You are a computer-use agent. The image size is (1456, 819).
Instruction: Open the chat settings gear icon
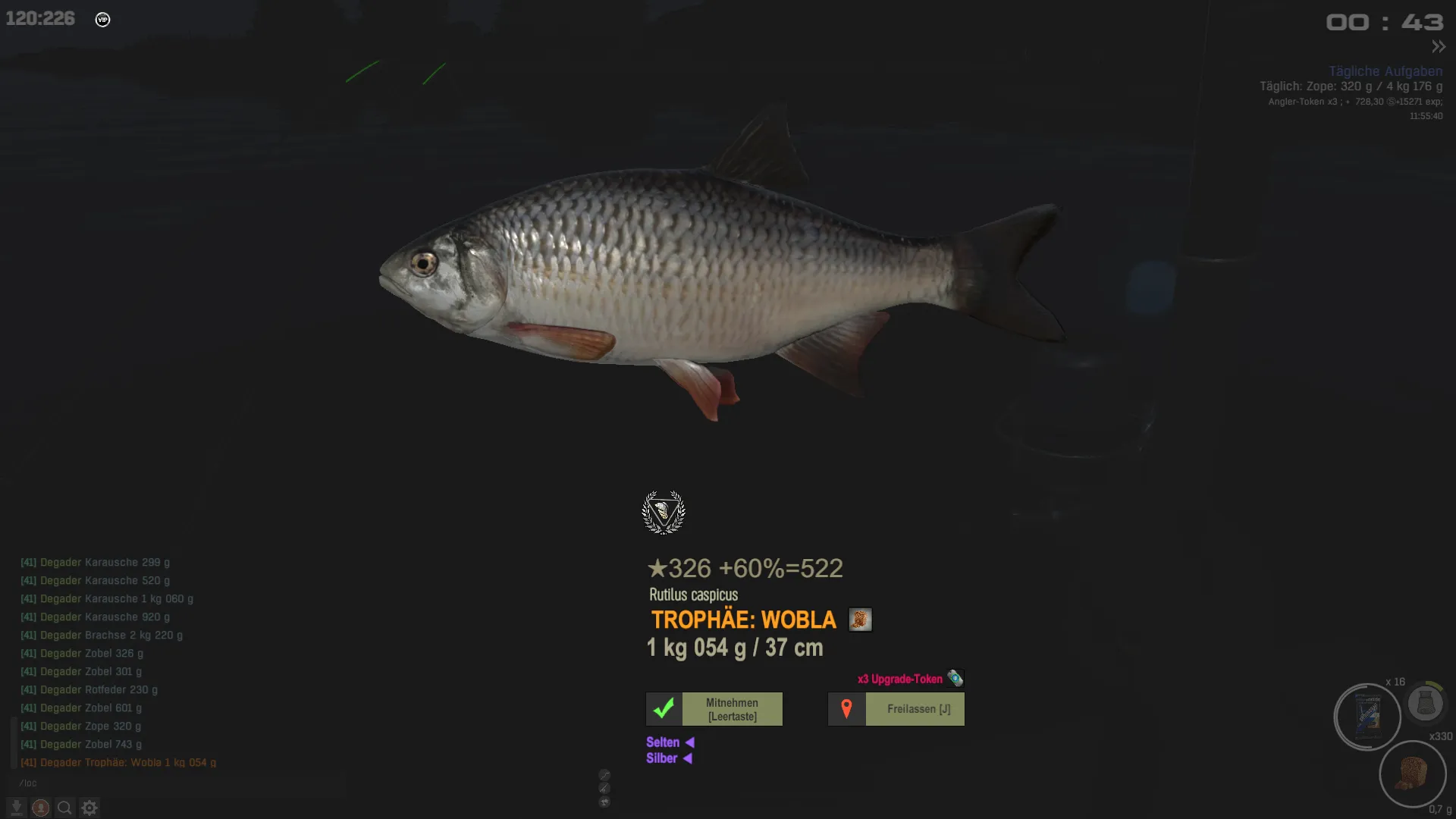click(x=89, y=808)
